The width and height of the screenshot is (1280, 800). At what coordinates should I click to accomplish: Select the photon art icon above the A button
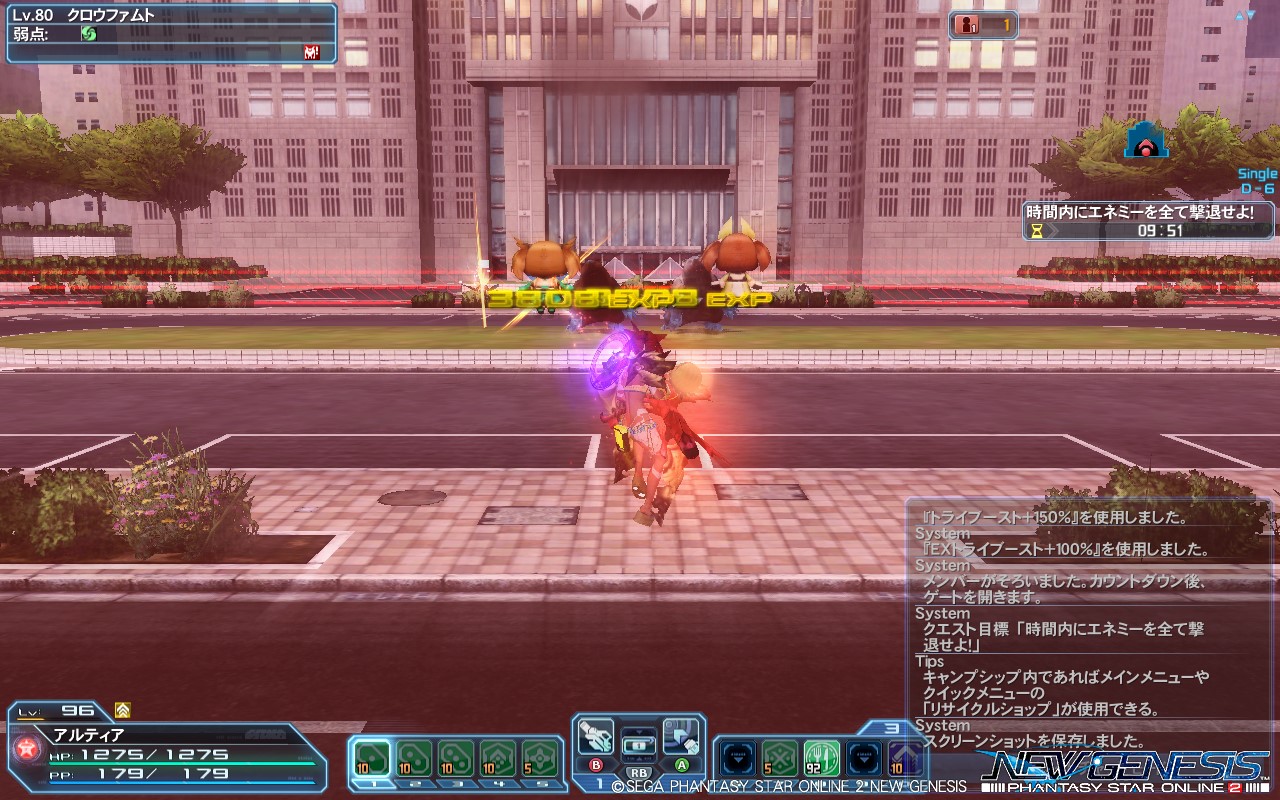[x=680, y=737]
